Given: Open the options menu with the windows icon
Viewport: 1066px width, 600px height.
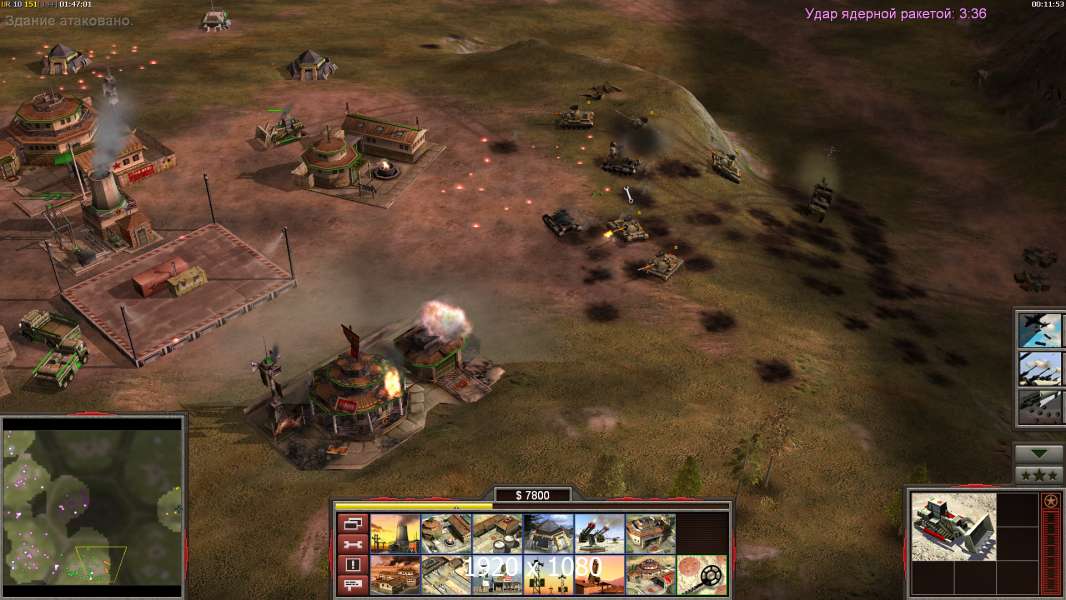Looking at the screenshot, I should click(x=352, y=523).
